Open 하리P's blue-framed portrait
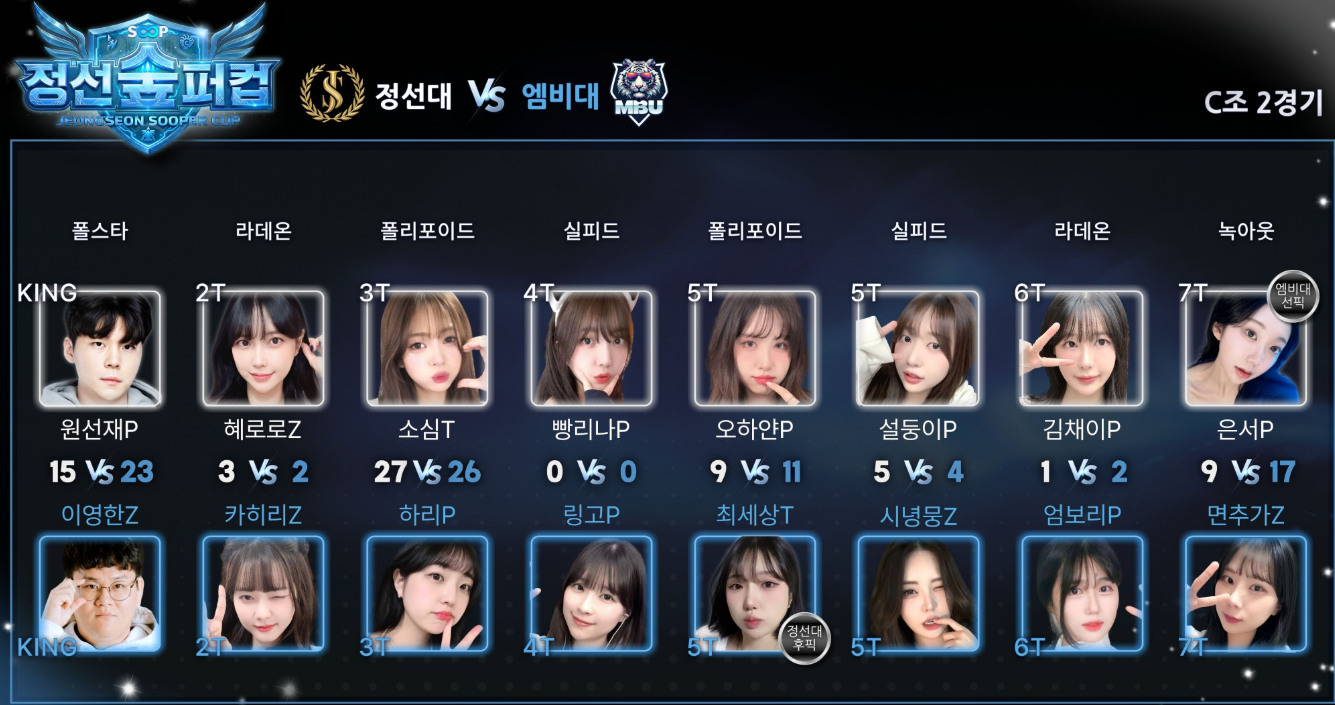The height and width of the screenshot is (705, 1335). click(x=427, y=594)
